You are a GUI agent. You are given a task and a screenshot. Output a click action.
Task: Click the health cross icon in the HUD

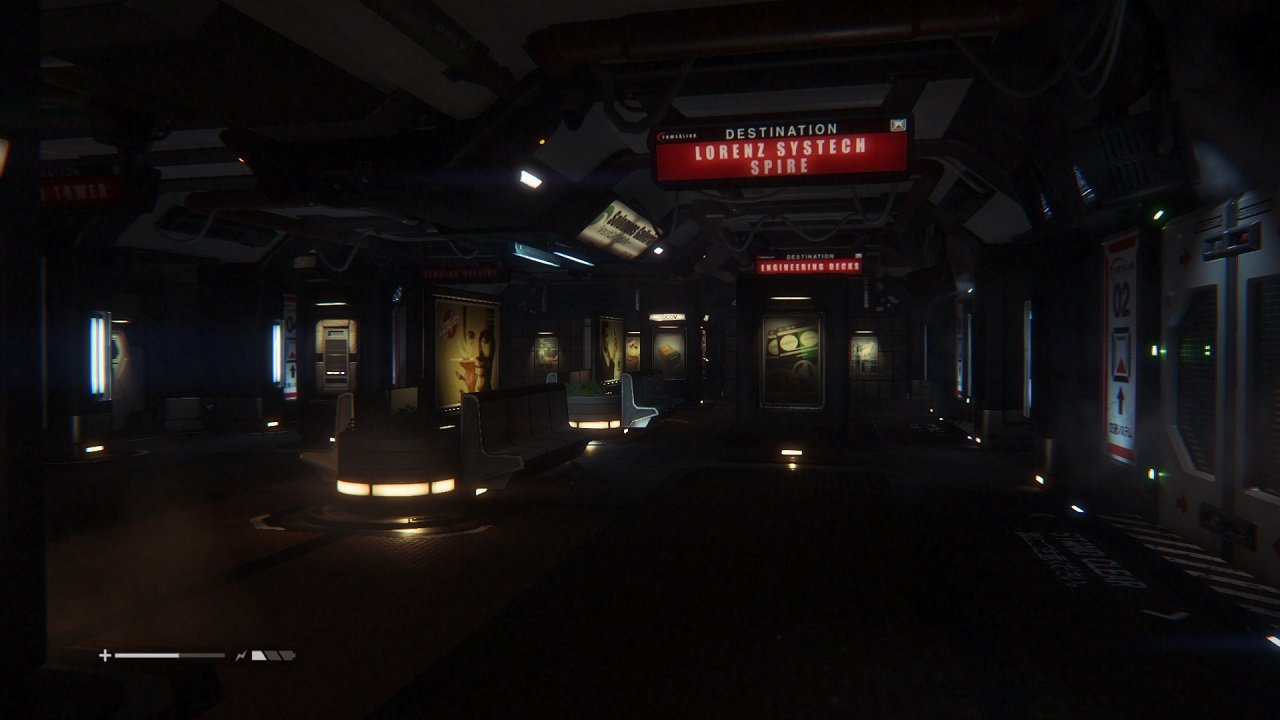click(x=105, y=655)
